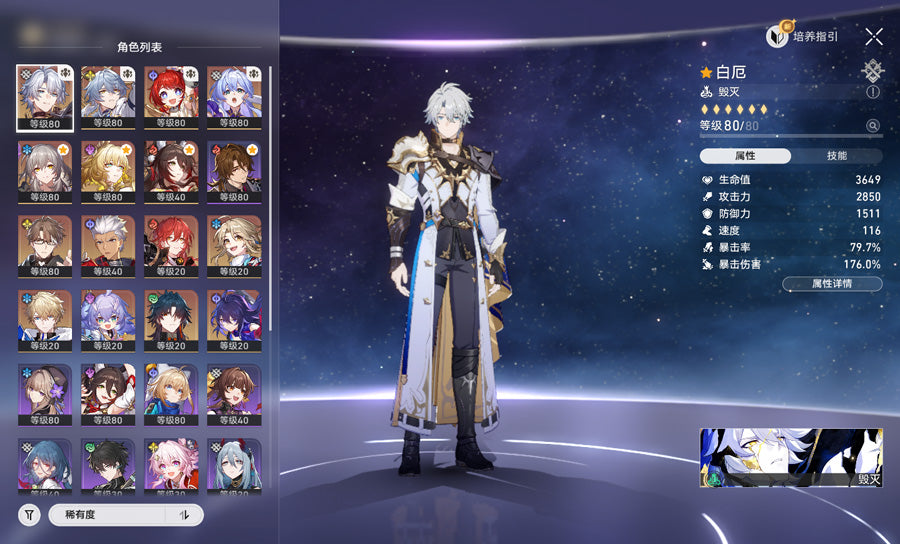Open the character list filter funnel

pos(29,515)
